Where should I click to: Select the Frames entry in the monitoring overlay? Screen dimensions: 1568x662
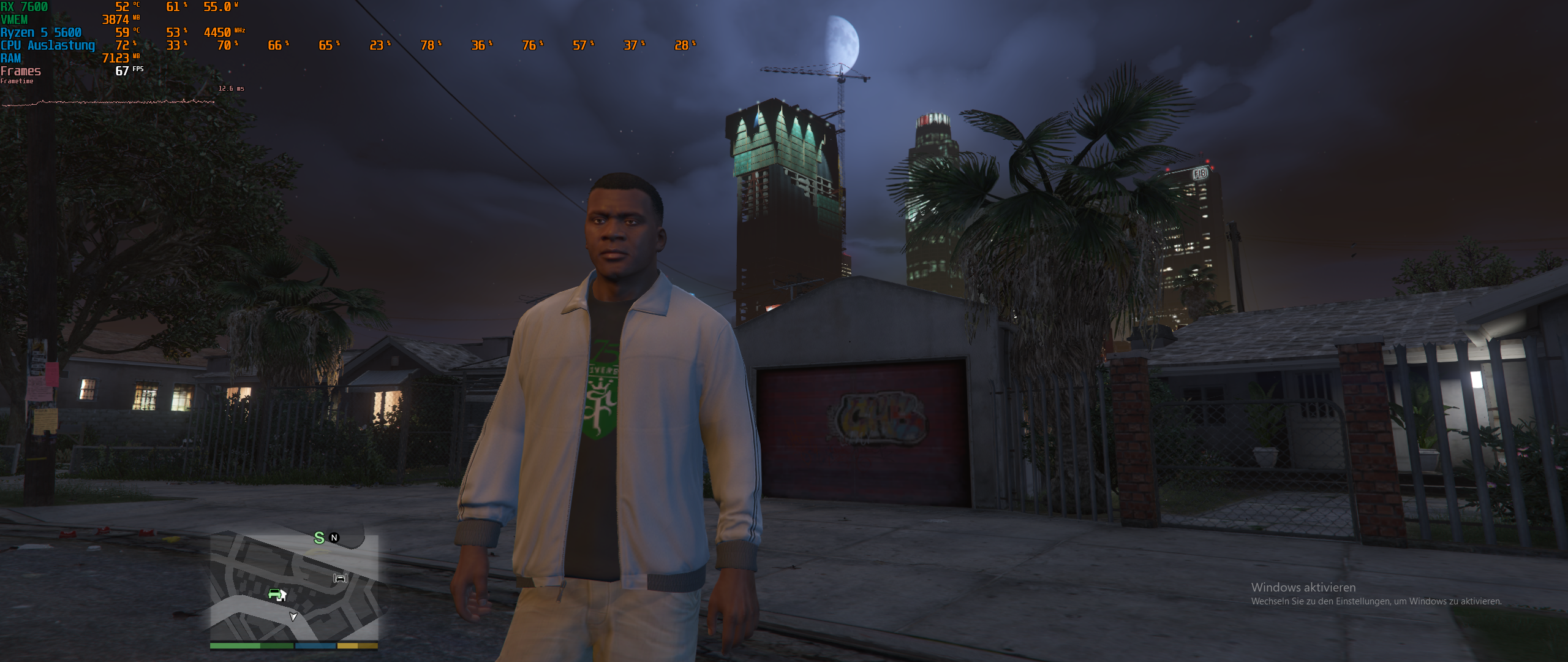pos(21,70)
